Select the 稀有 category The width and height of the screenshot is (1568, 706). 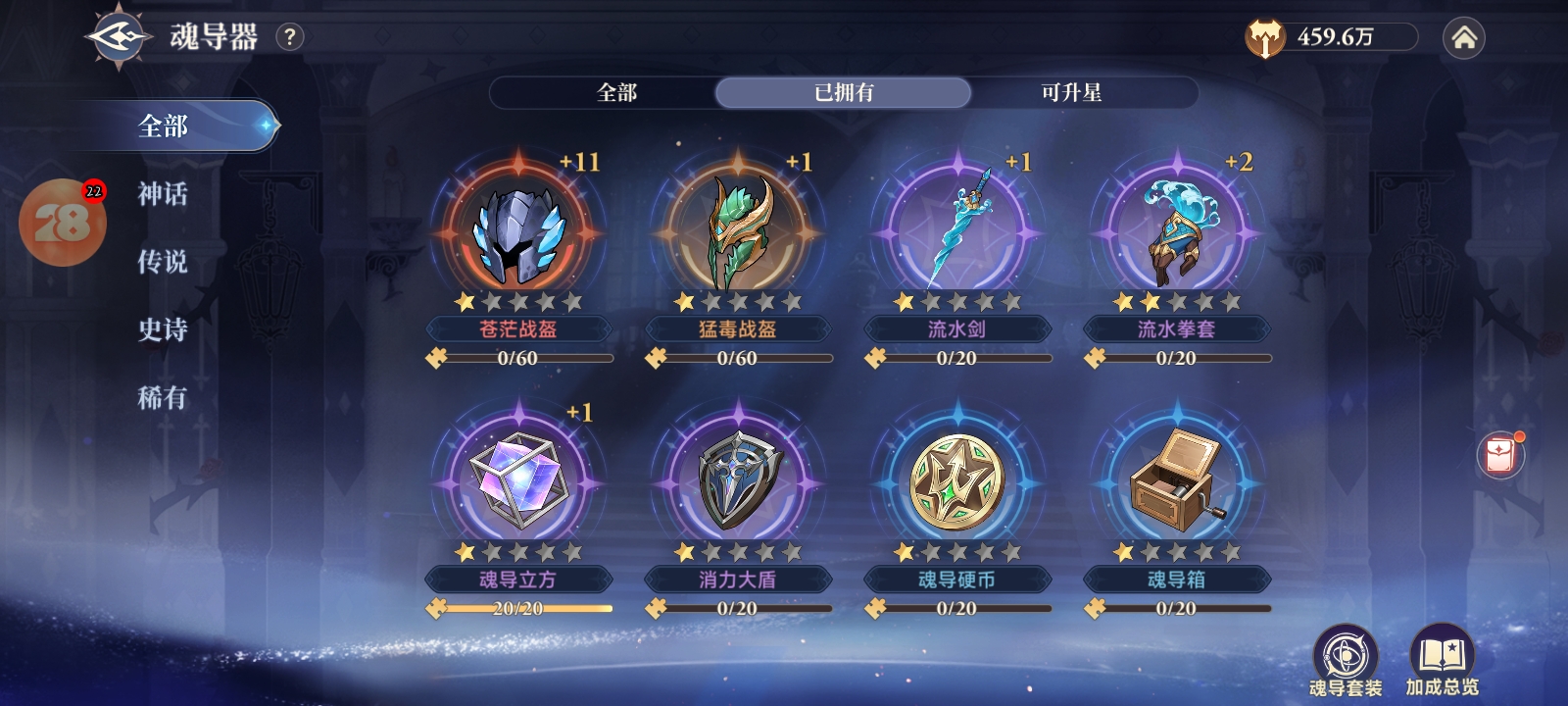tap(163, 397)
